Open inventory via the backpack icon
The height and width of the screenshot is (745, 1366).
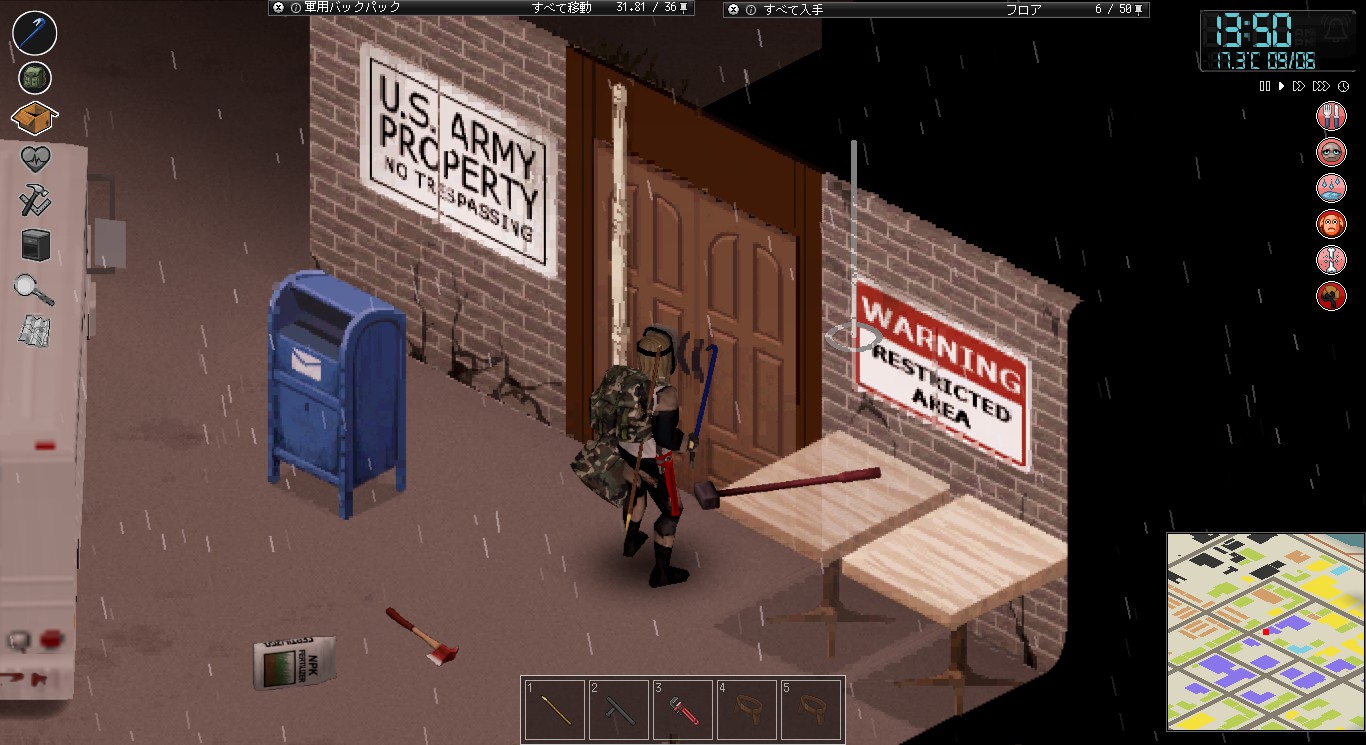[35, 77]
